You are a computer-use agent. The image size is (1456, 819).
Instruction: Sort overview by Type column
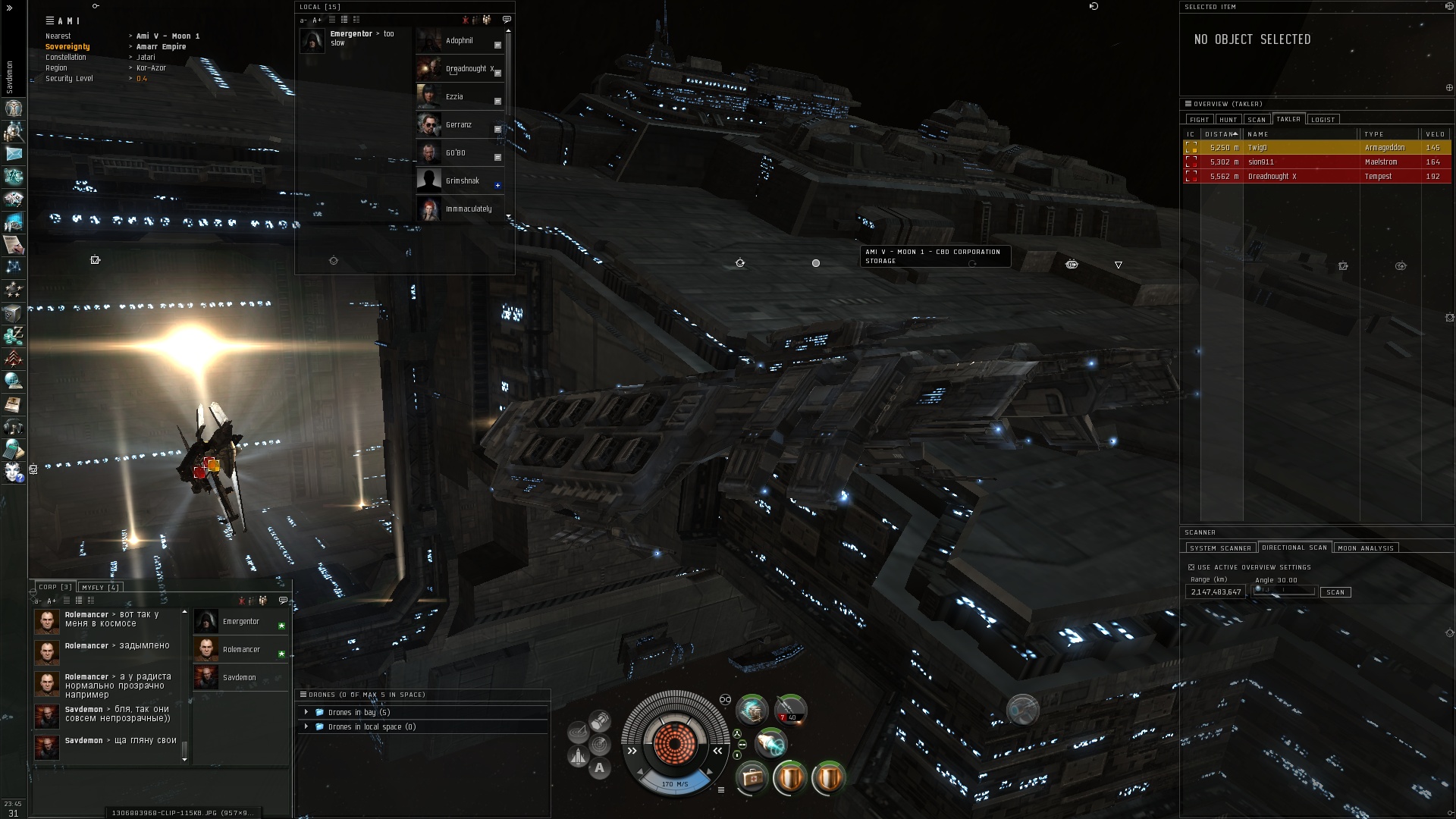[x=1388, y=134]
